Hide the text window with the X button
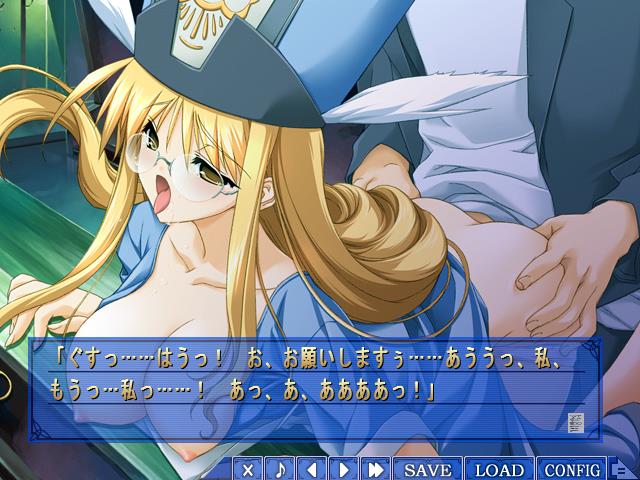 pyautogui.click(x=249, y=469)
